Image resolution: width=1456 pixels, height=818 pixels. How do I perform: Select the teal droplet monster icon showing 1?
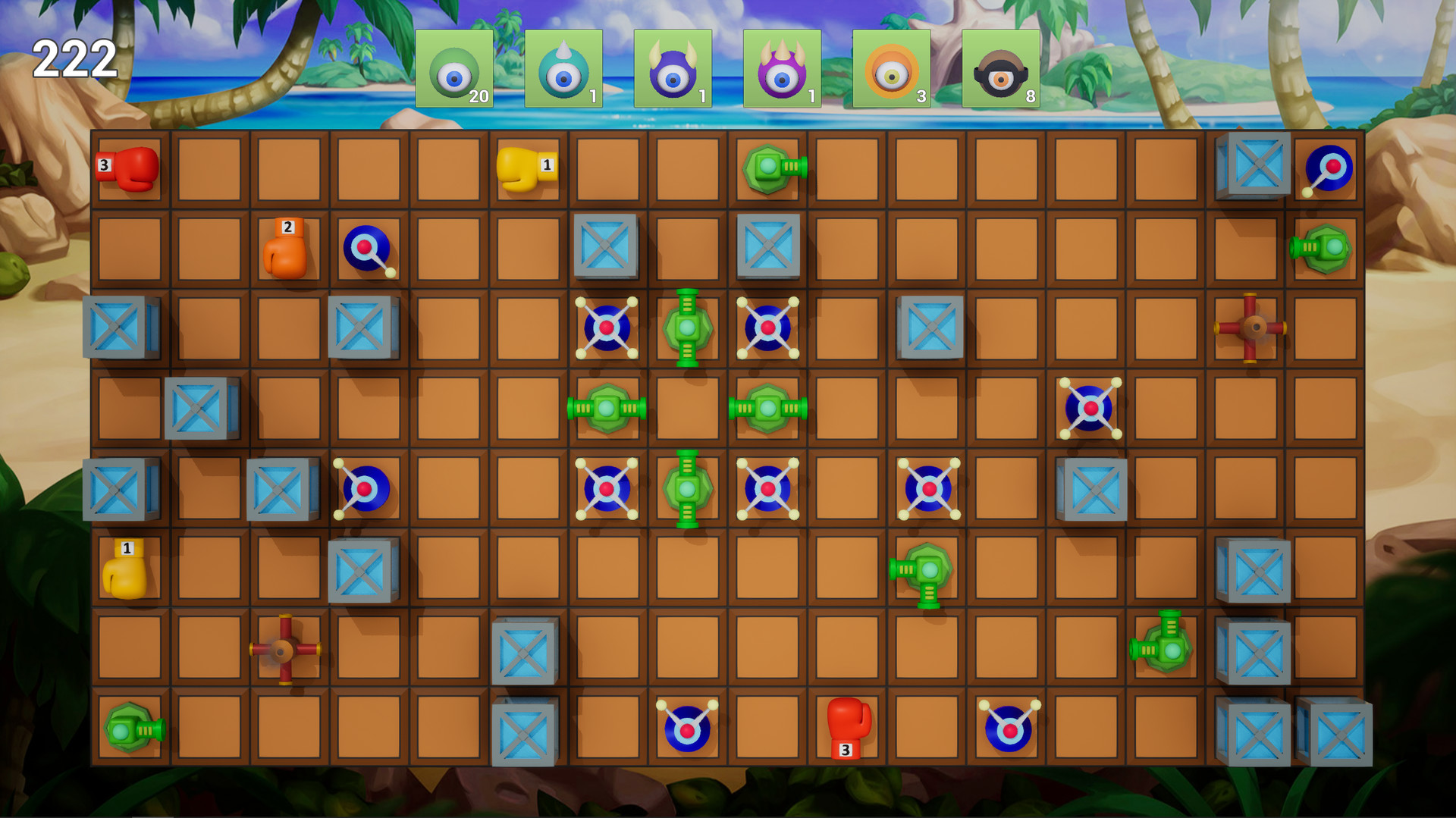tap(563, 68)
